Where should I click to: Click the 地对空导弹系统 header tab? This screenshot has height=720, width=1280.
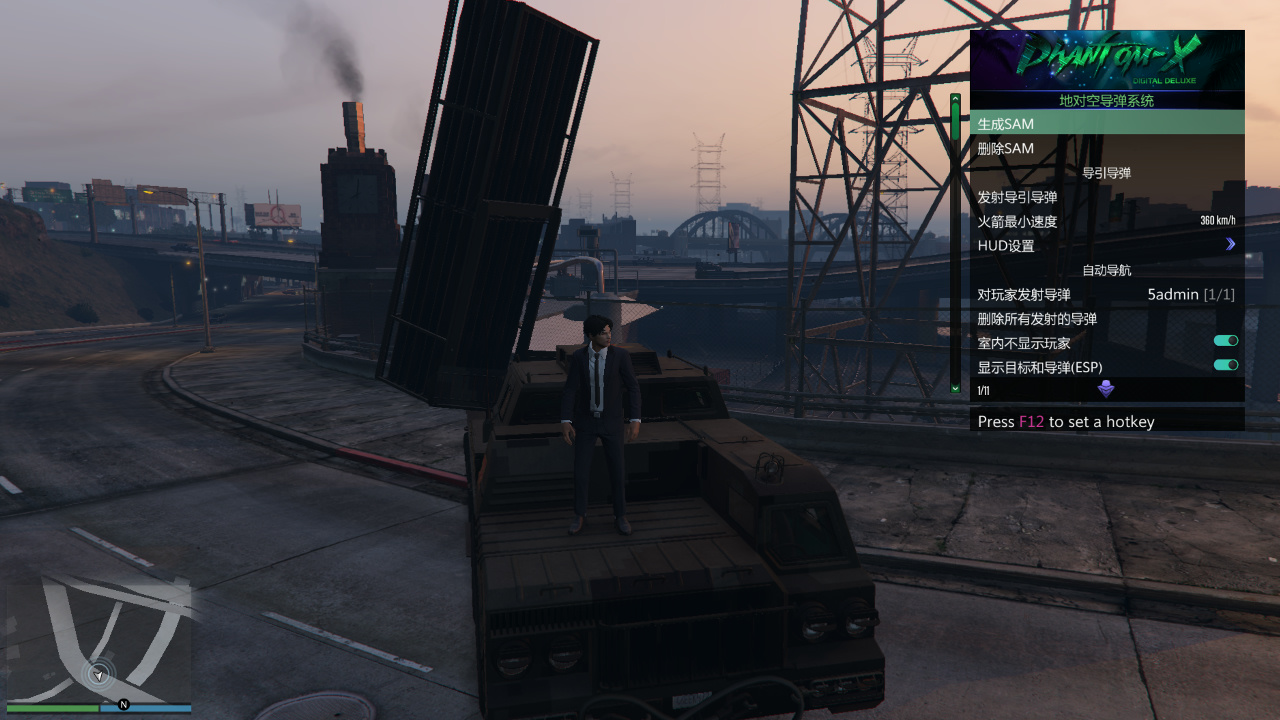[1106, 101]
